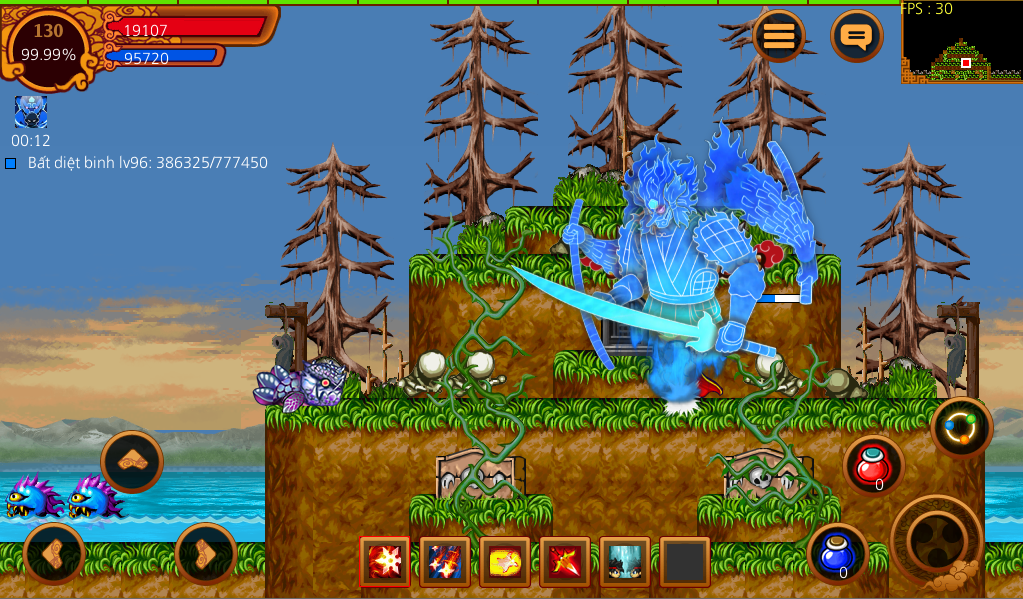Activate the red kunai strike skill

tap(565, 562)
